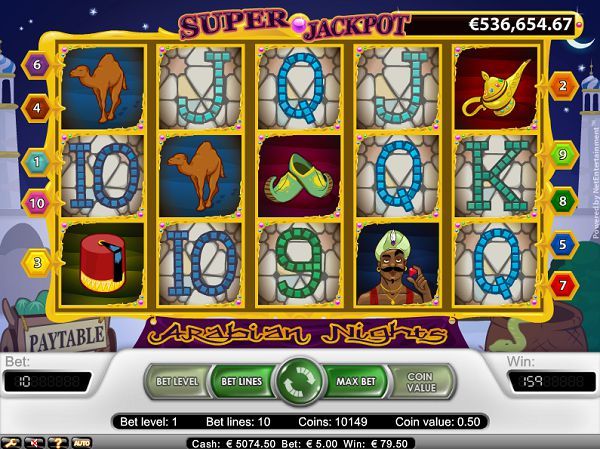Select bet line 3 marker
This screenshot has width=600, height=449.
click(x=38, y=262)
